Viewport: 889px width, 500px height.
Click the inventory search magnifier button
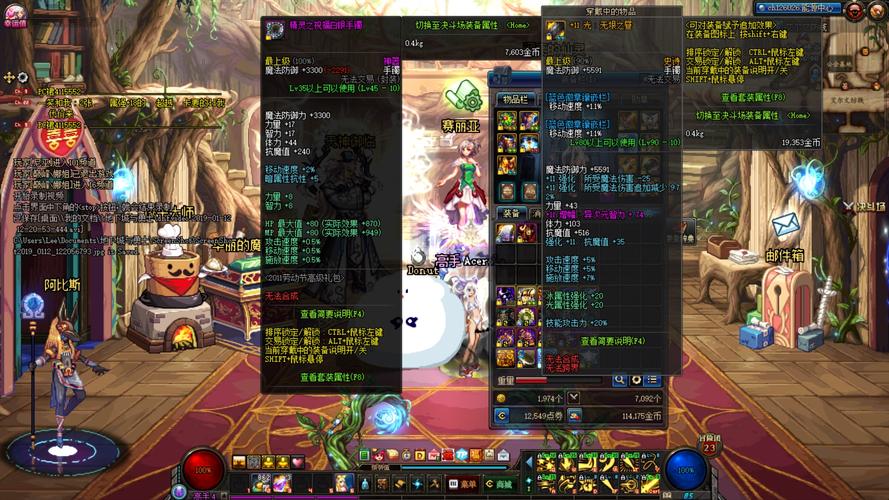point(620,380)
